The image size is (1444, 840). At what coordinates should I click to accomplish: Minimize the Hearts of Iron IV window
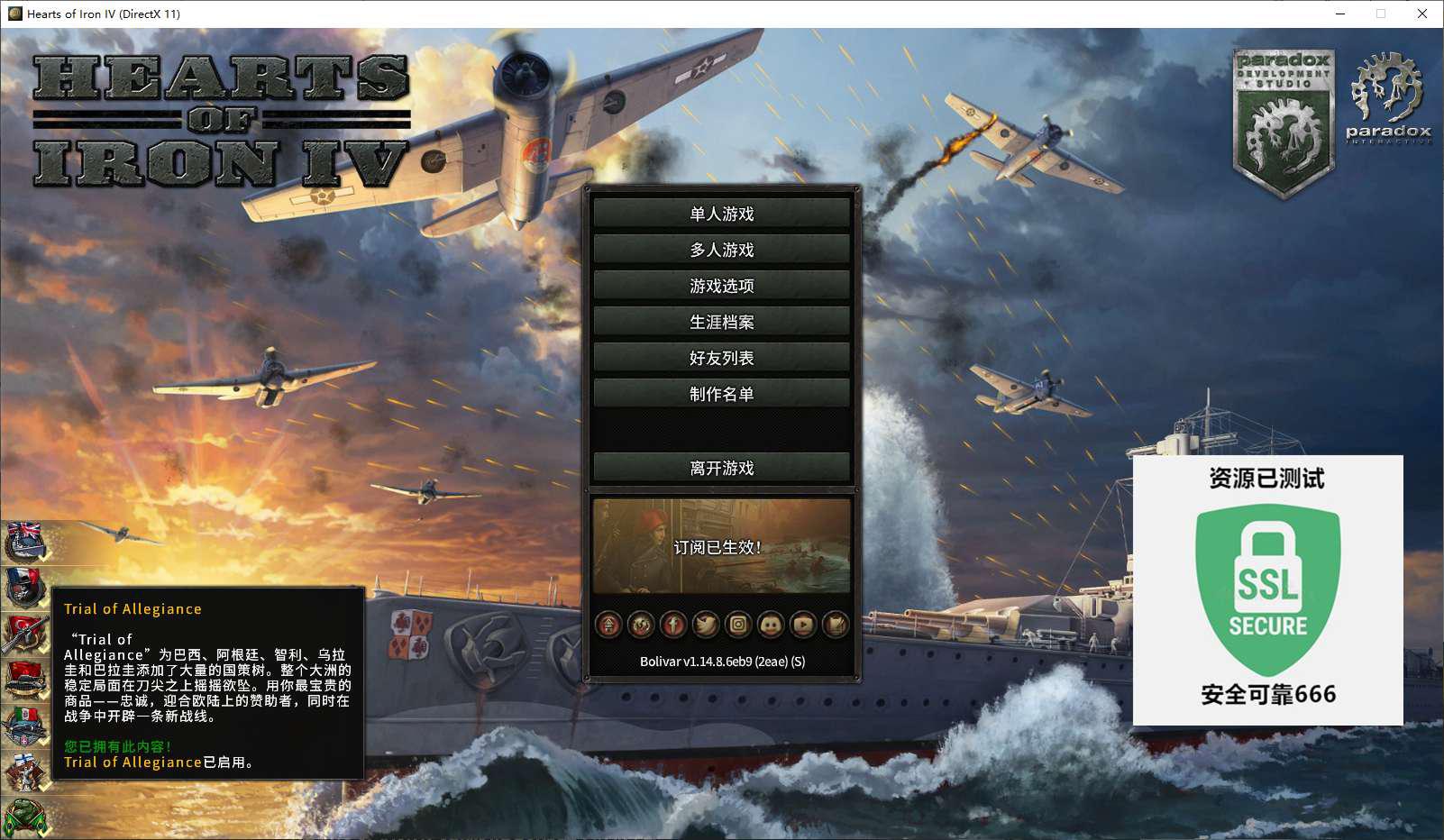coord(1340,14)
